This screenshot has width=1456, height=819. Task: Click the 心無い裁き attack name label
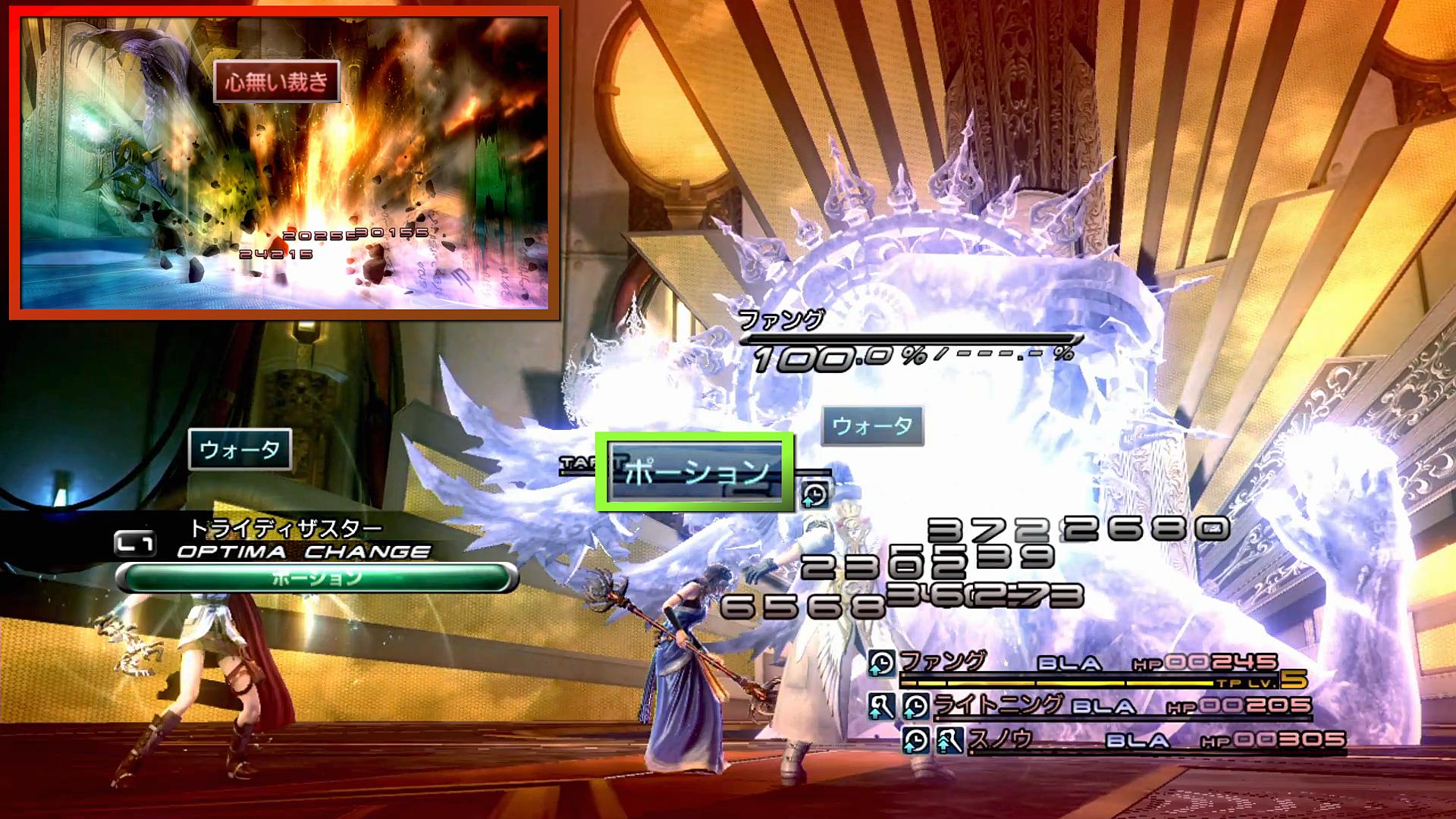click(x=276, y=81)
